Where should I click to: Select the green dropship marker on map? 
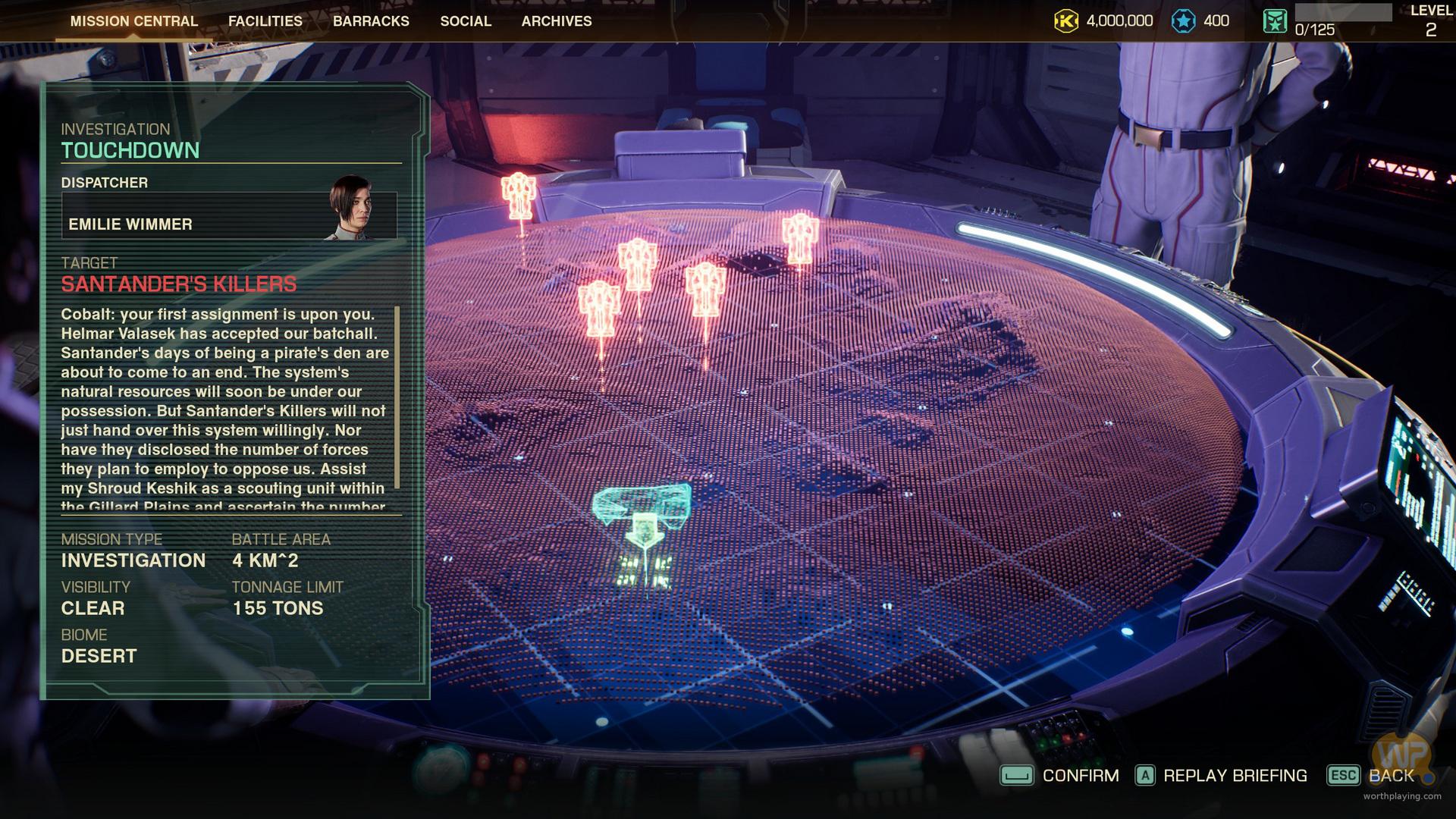(642, 516)
